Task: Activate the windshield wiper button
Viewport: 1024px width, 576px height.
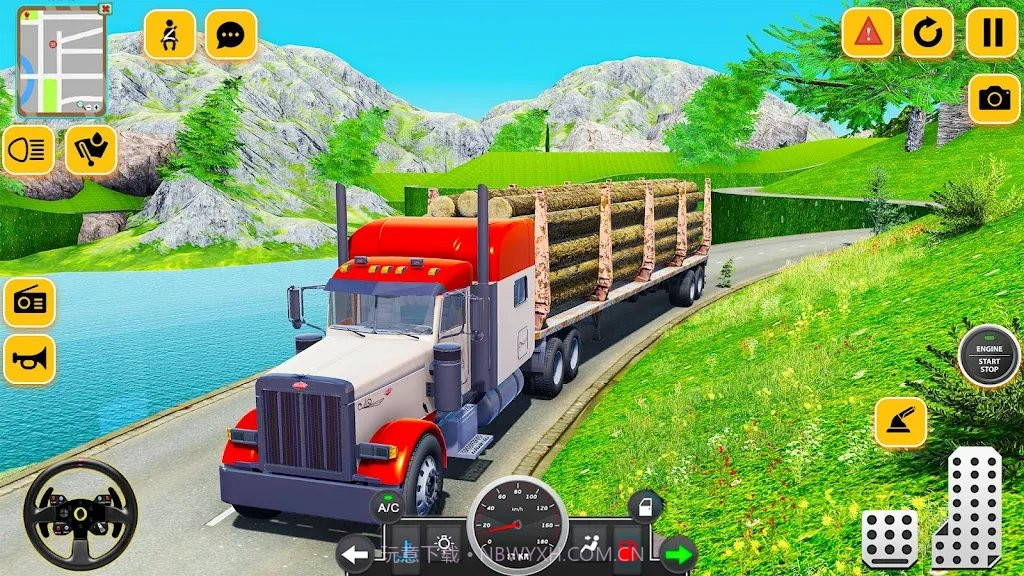Action: click(x=91, y=151)
